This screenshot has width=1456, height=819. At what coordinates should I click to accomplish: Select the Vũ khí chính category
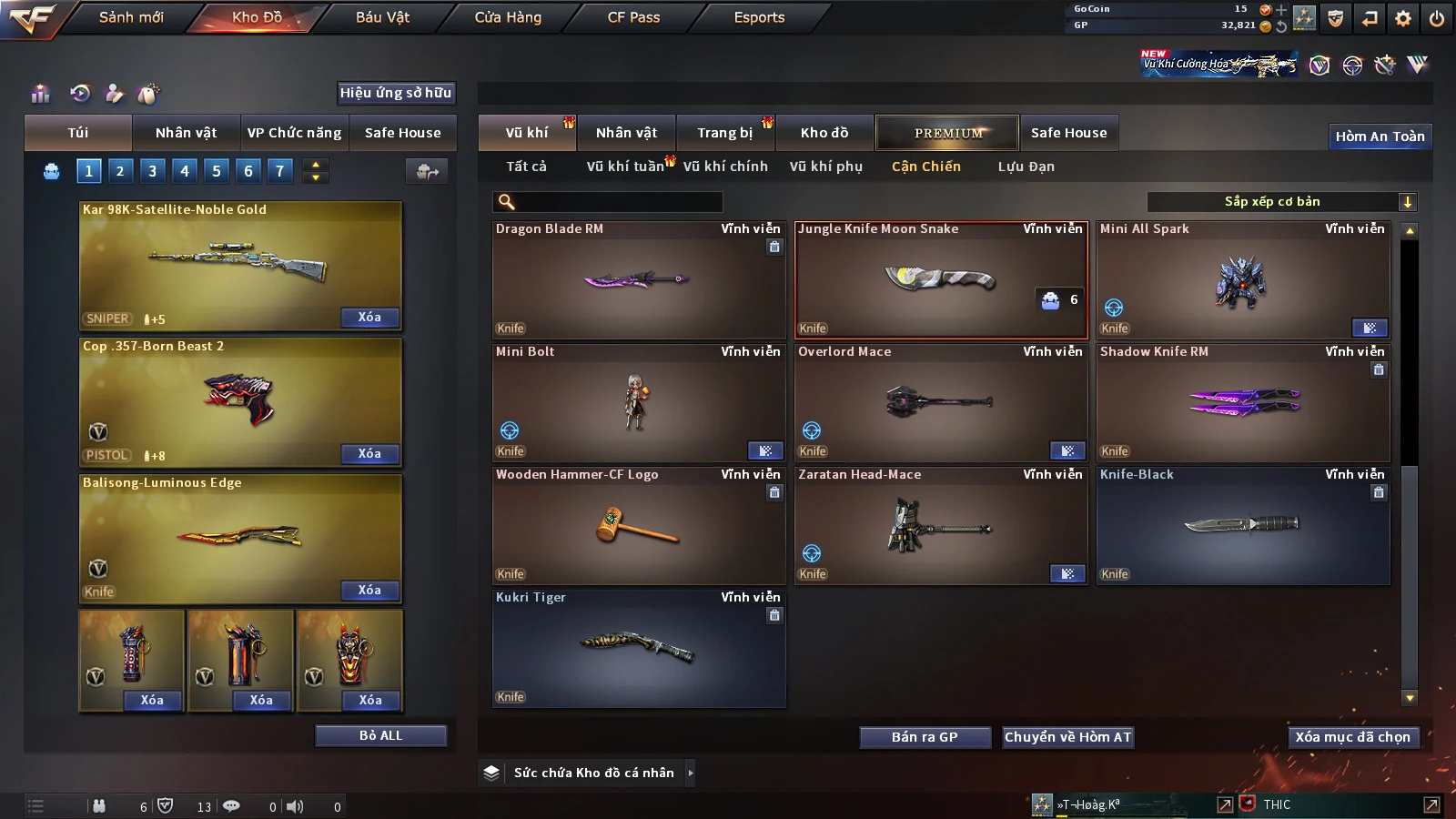725,167
